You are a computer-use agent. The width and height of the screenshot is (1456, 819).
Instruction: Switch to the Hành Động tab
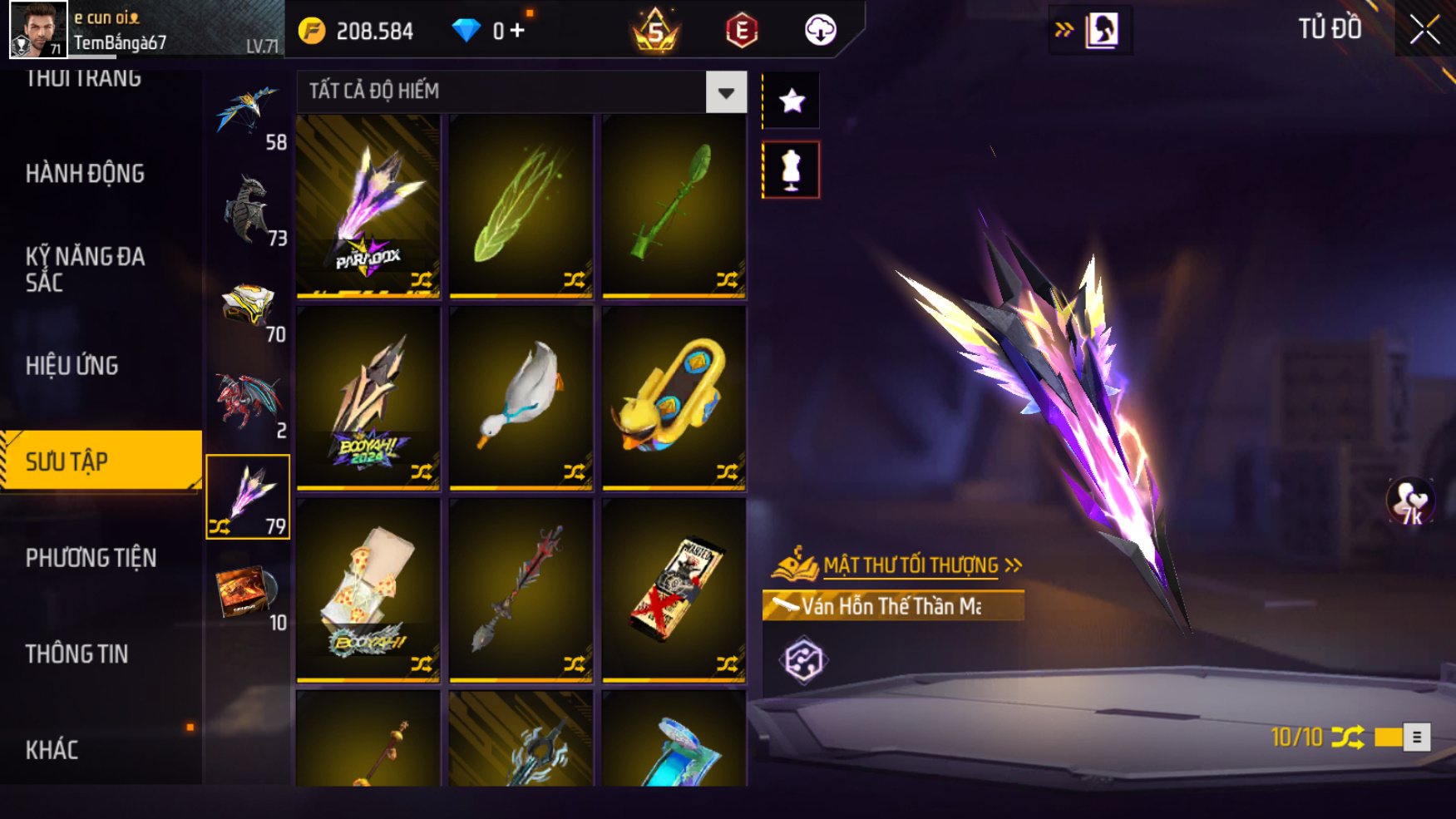point(85,174)
